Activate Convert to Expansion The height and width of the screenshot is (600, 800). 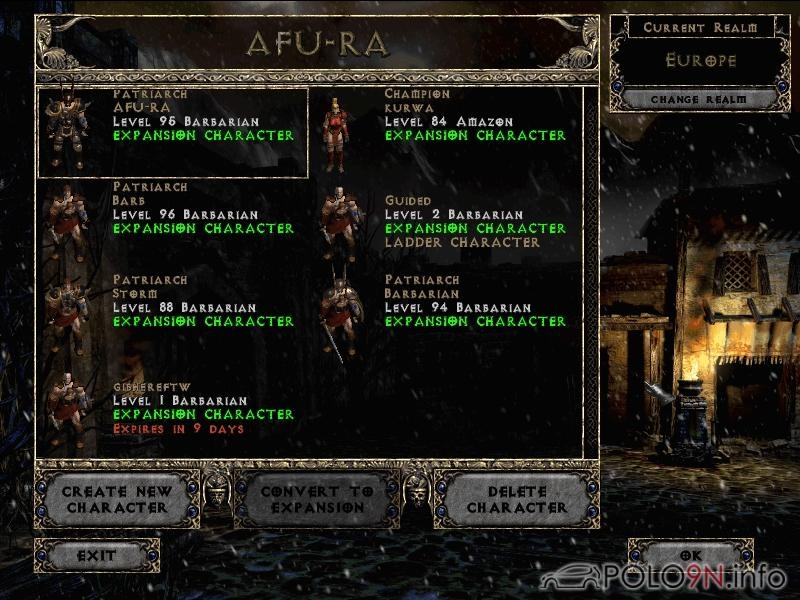(x=317, y=499)
